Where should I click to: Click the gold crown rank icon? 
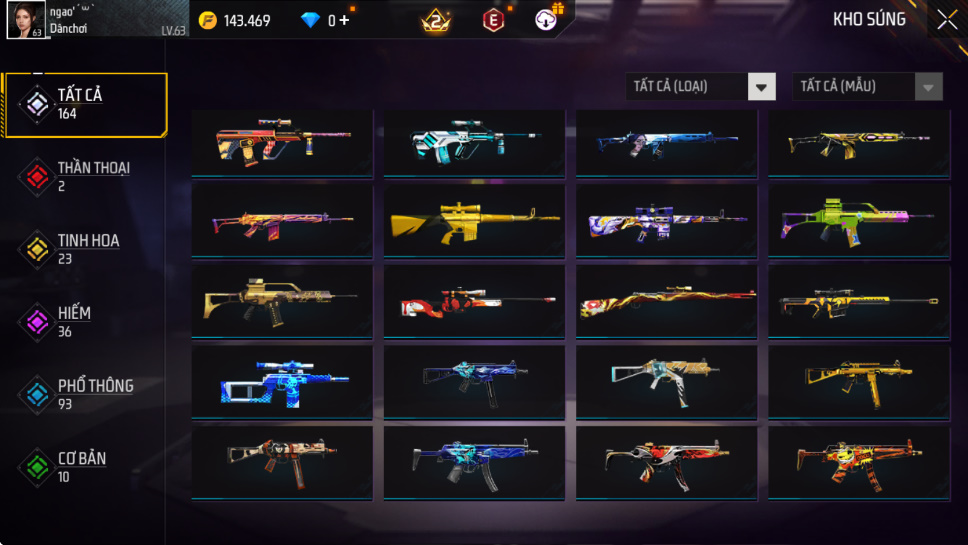tap(435, 20)
